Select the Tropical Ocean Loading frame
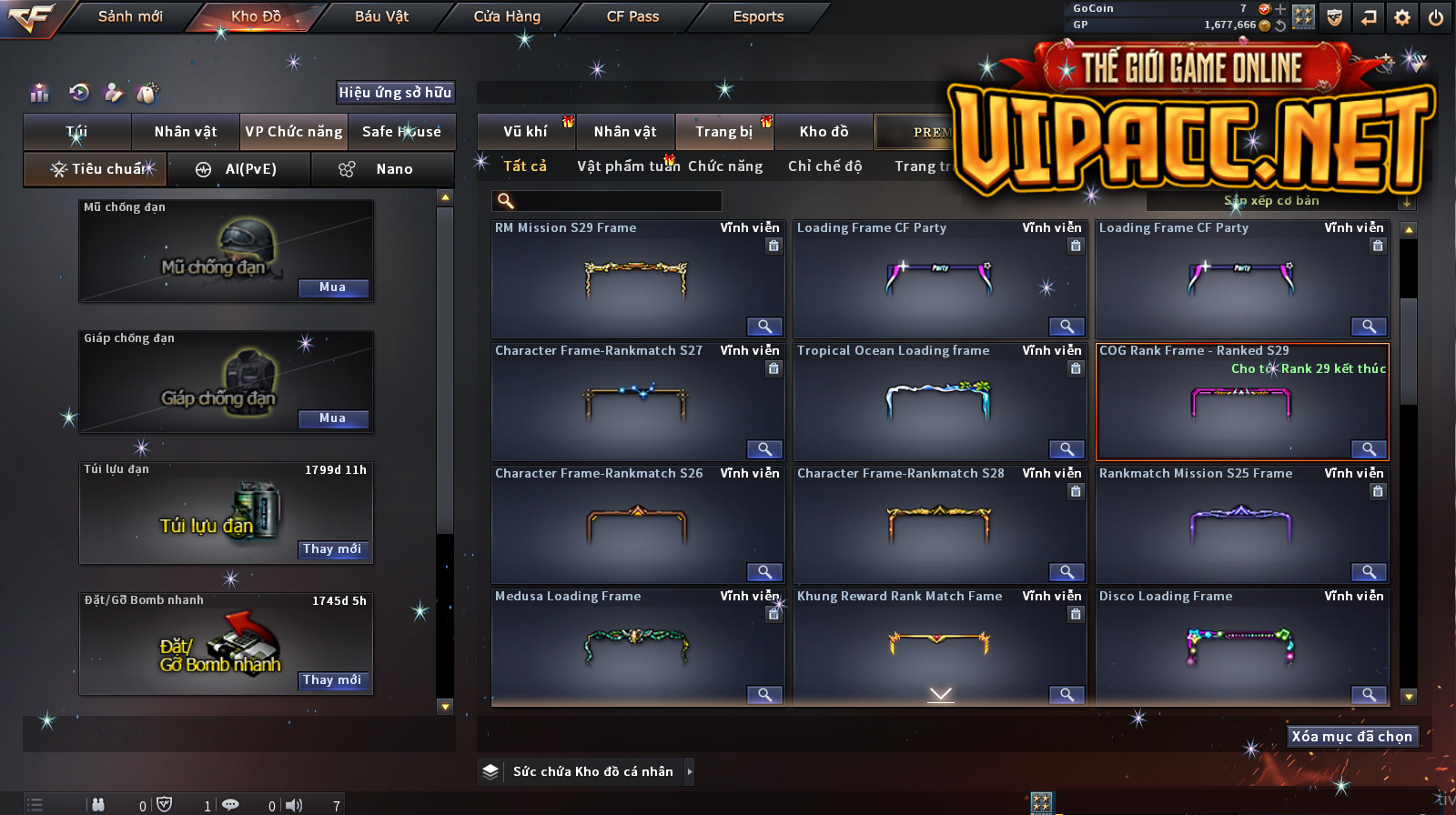1456x815 pixels. click(938, 401)
